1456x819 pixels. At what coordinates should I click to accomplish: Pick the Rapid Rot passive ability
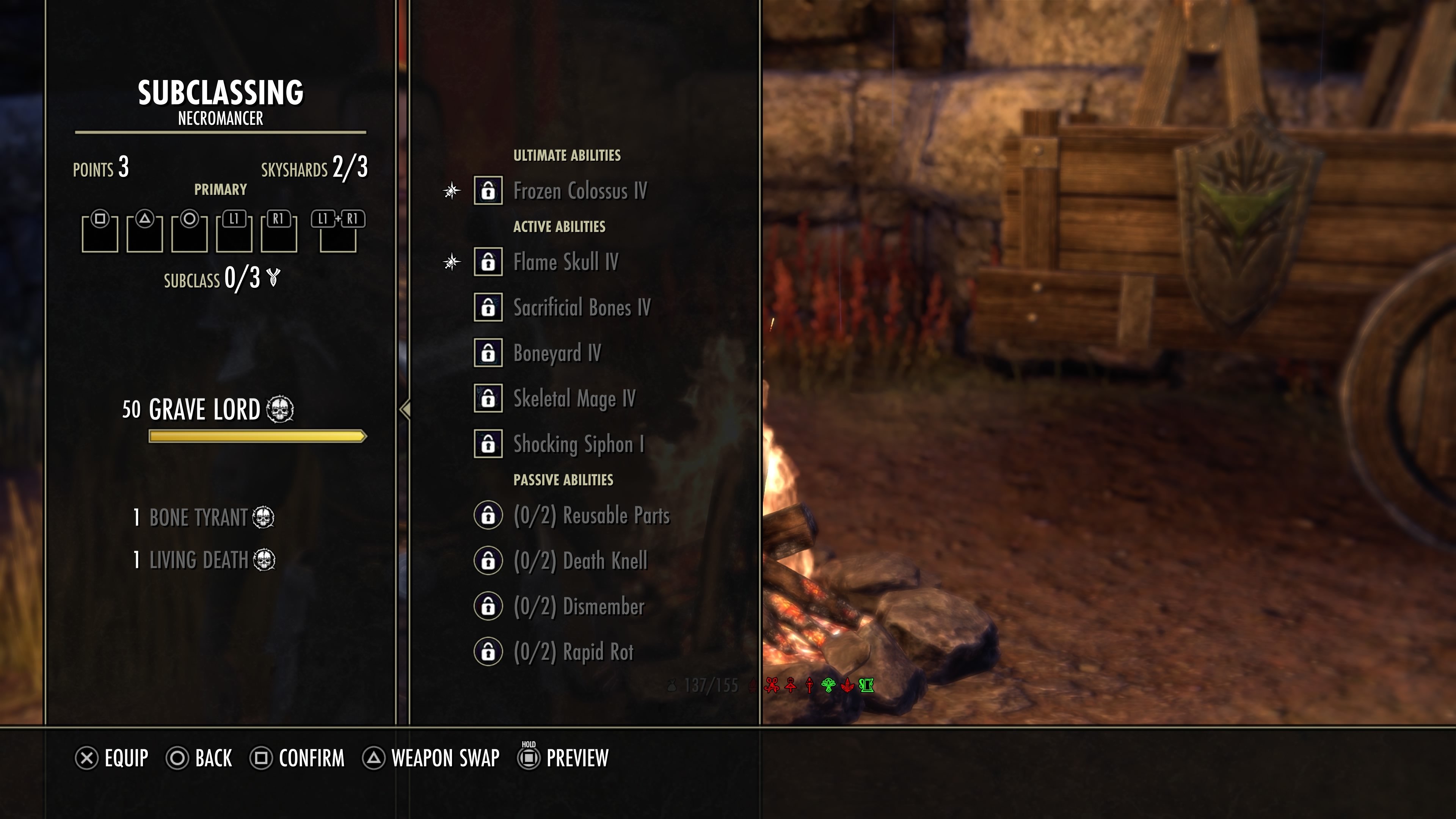pyautogui.click(x=573, y=652)
